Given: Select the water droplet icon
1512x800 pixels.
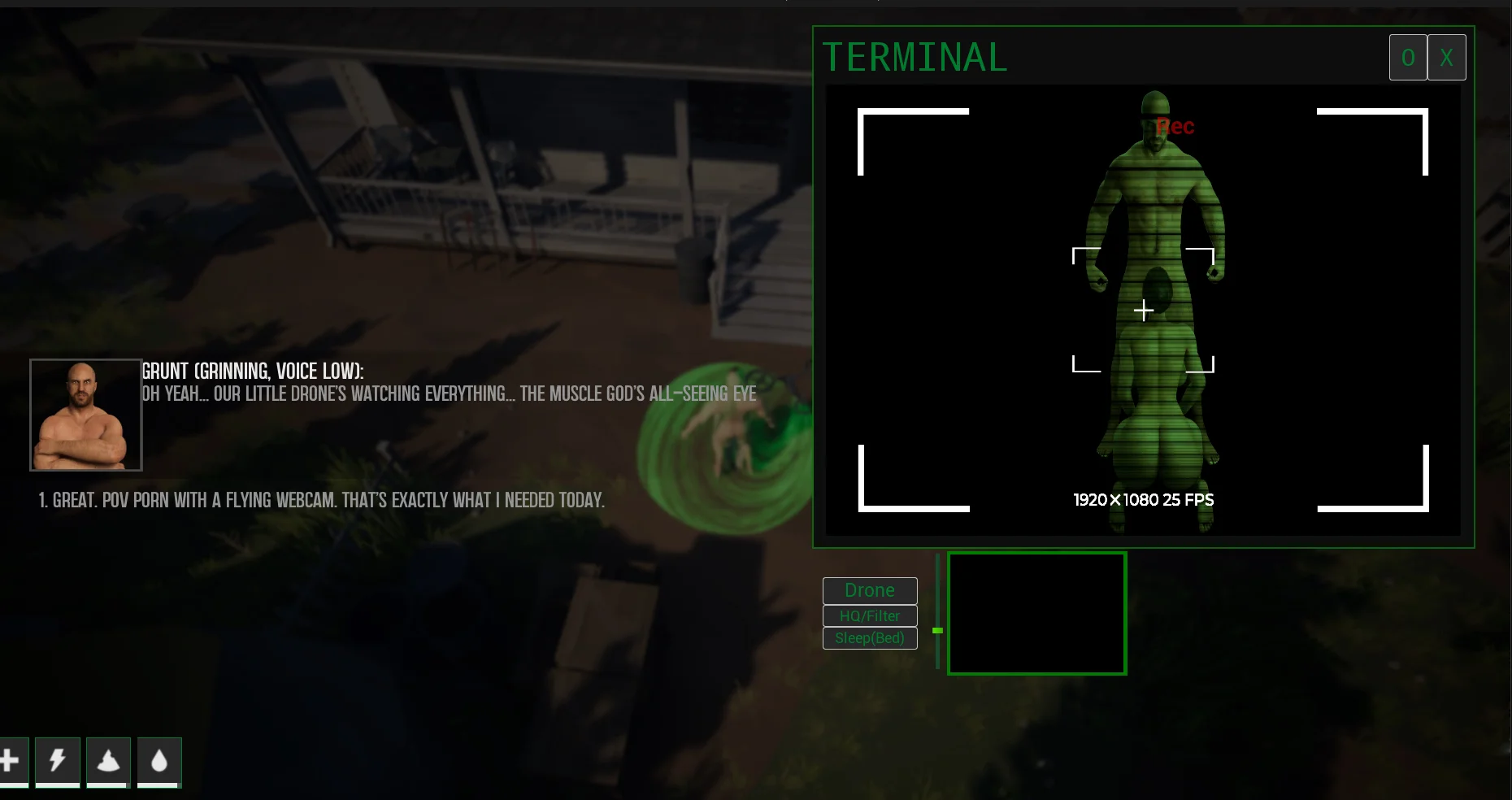Looking at the screenshot, I should click(x=159, y=761).
